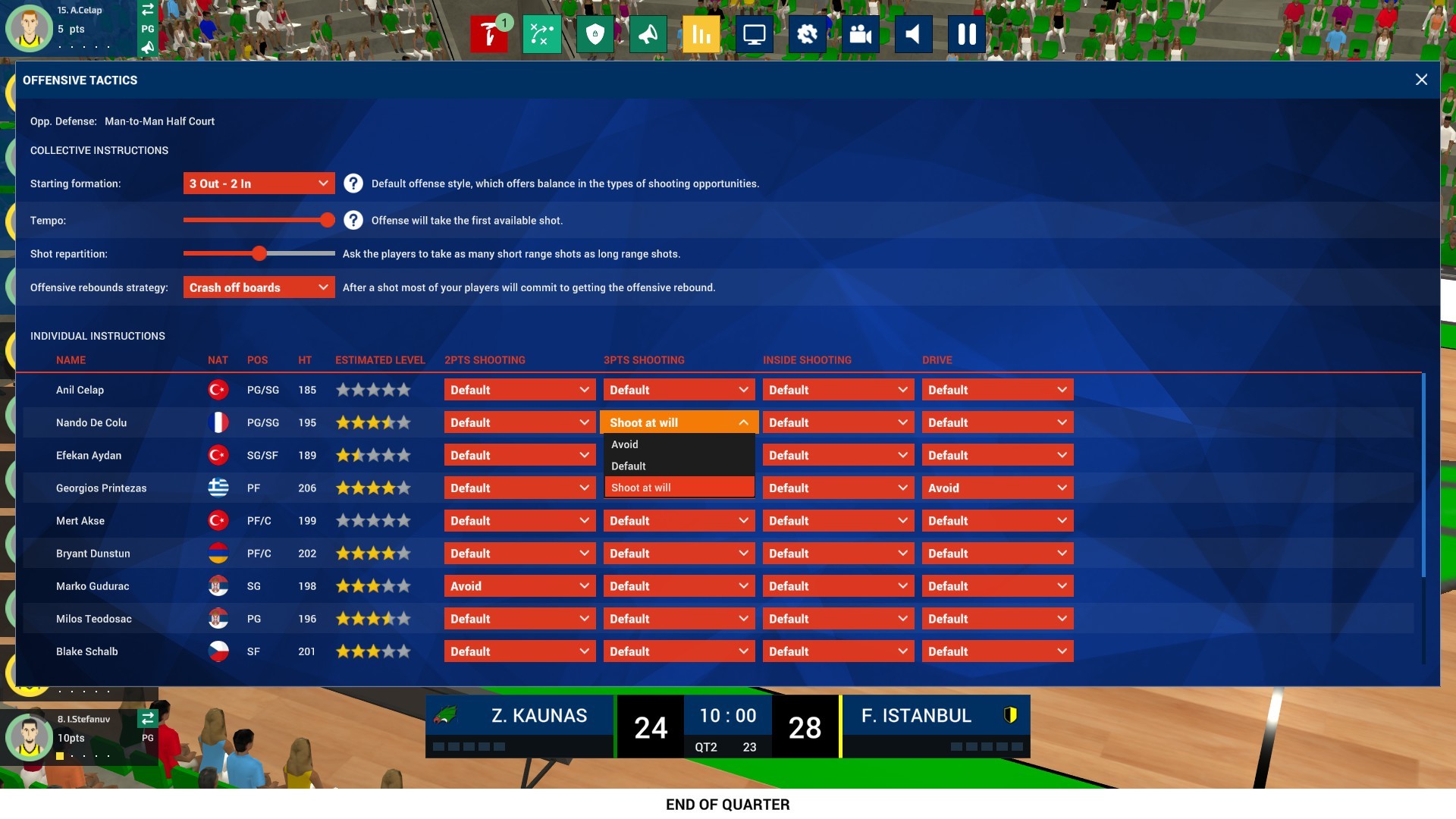This screenshot has height=819, width=1456.
Task: Click the Tempo help question mark
Action: coord(353,220)
